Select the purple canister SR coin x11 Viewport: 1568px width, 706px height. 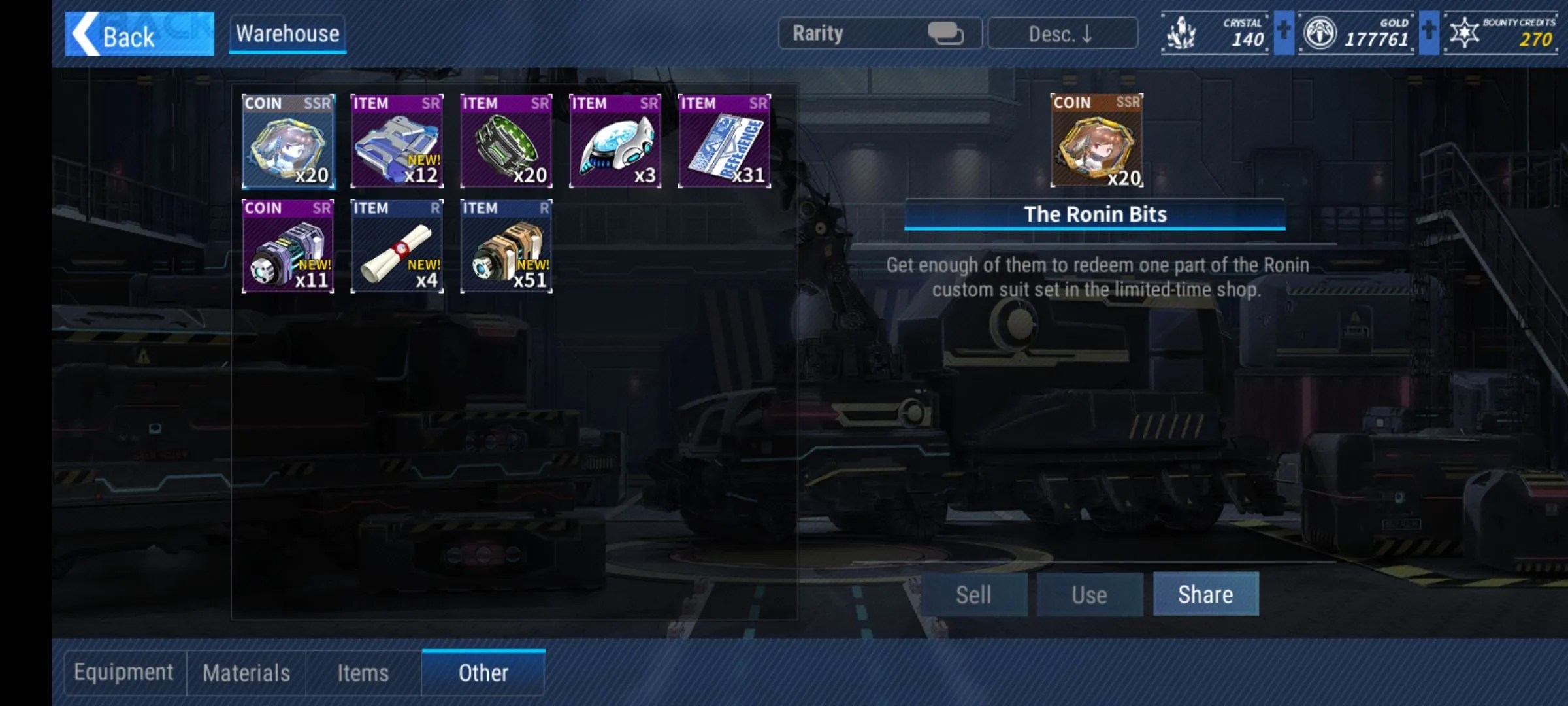[288, 246]
